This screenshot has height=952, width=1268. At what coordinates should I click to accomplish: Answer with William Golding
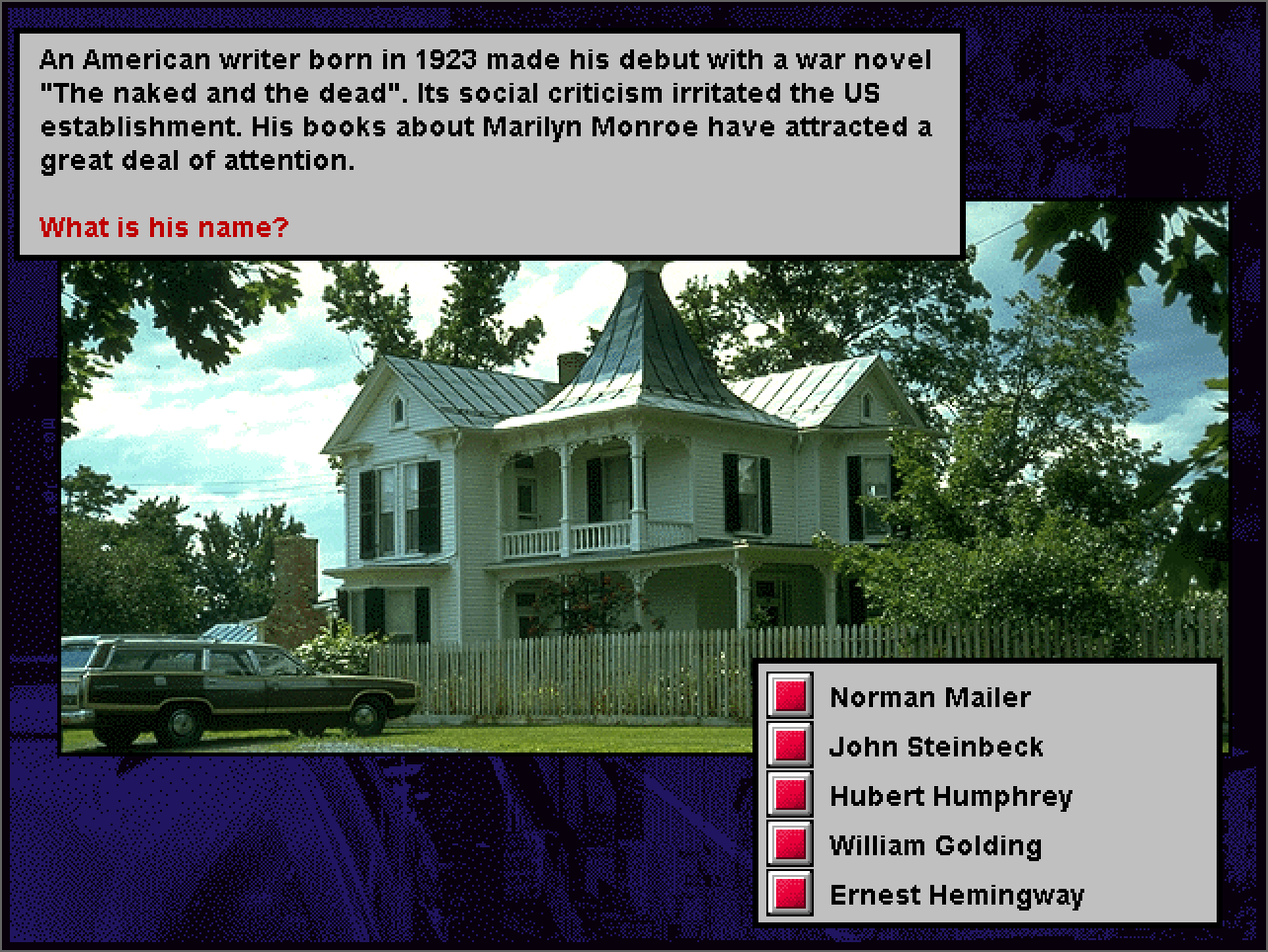pyautogui.click(x=790, y=844)
